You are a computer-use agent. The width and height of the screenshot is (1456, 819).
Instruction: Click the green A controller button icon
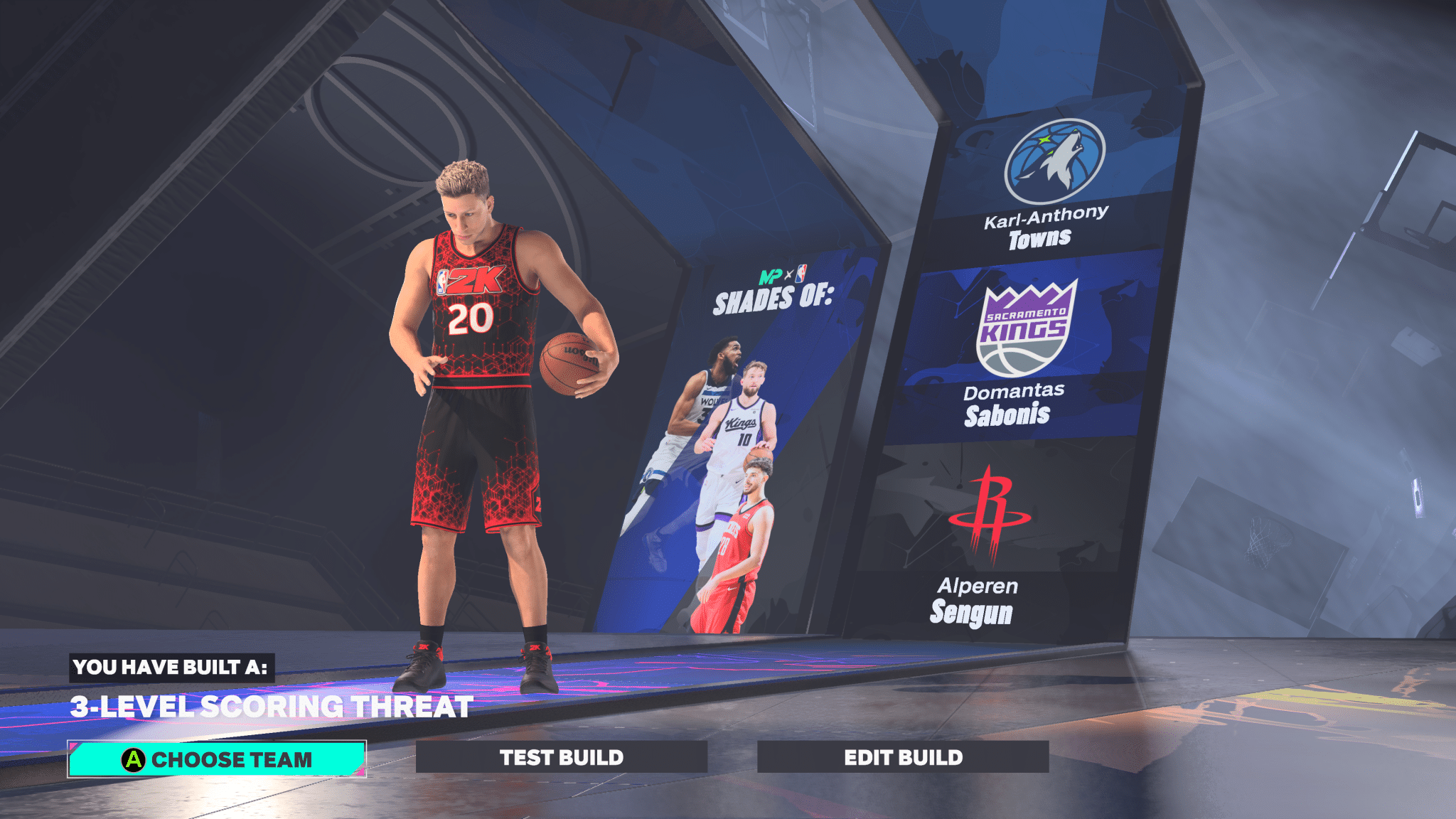[132, 759]
